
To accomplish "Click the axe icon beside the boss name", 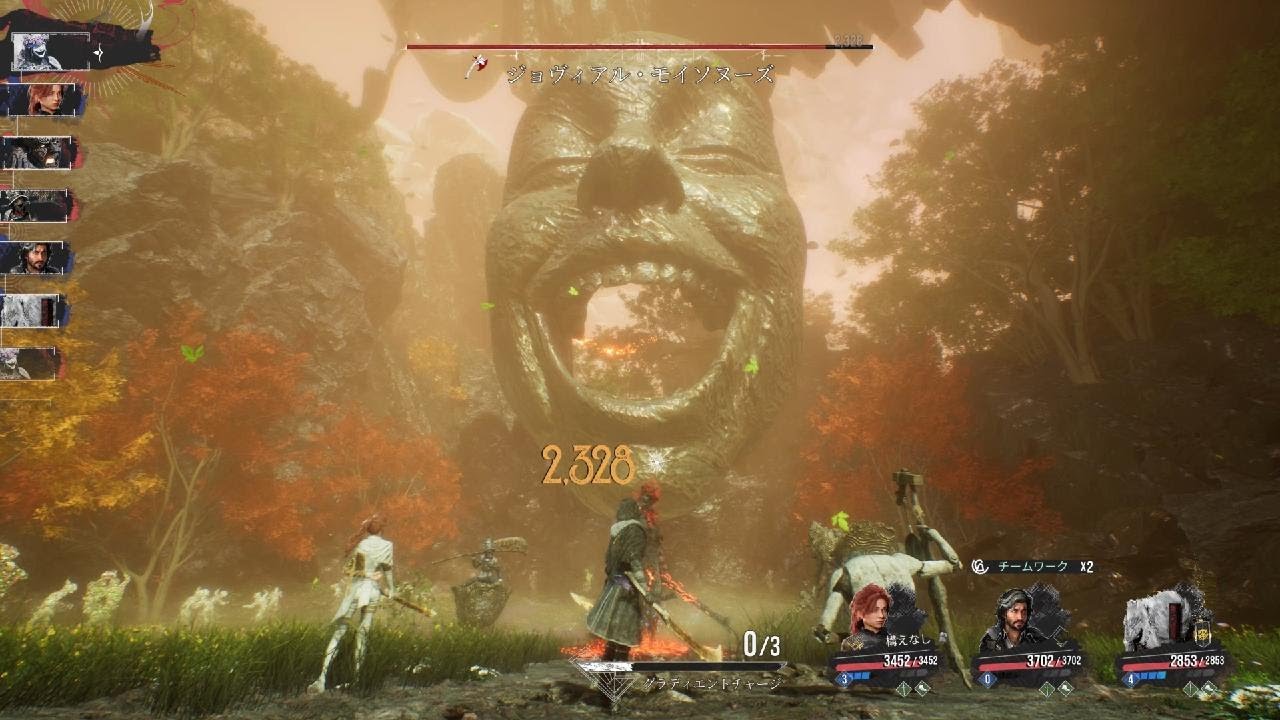I will pyautogui.click(x=479, y=66).
